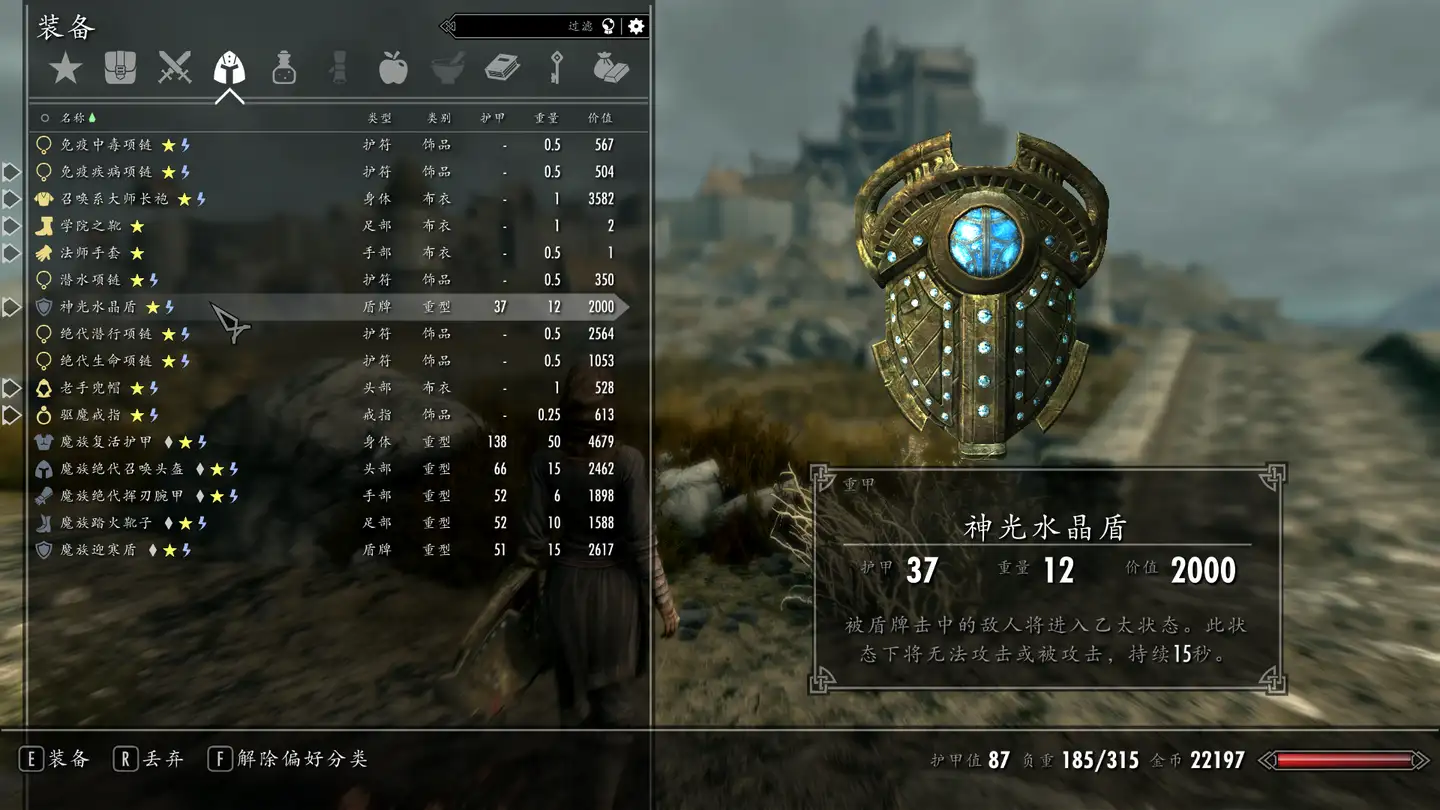The height and width of the screenshot is (810, 1440).
Task: Select the book category tab
Action: [502, 68]
